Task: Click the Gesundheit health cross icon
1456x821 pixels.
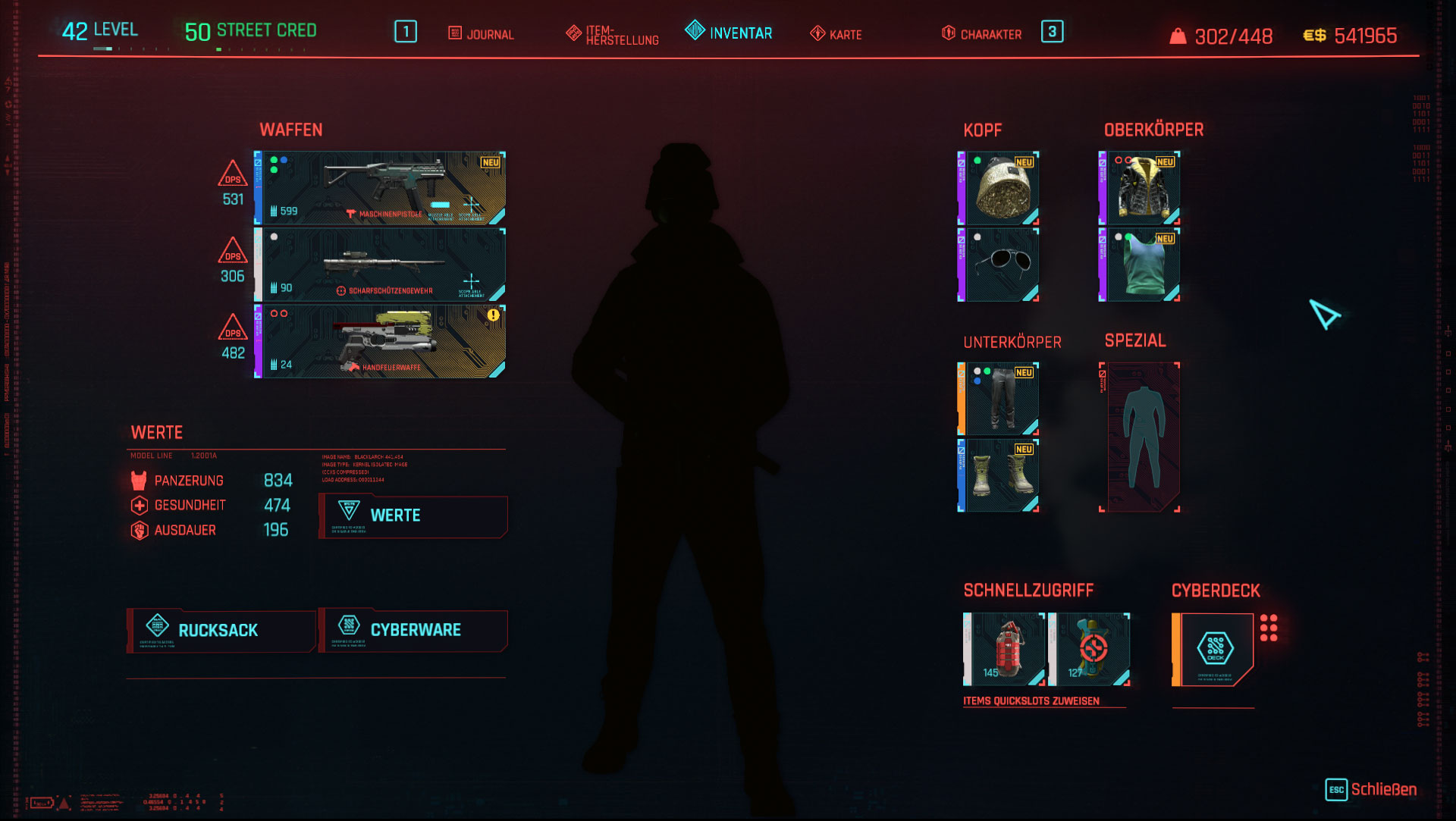Action: [138, 505]
